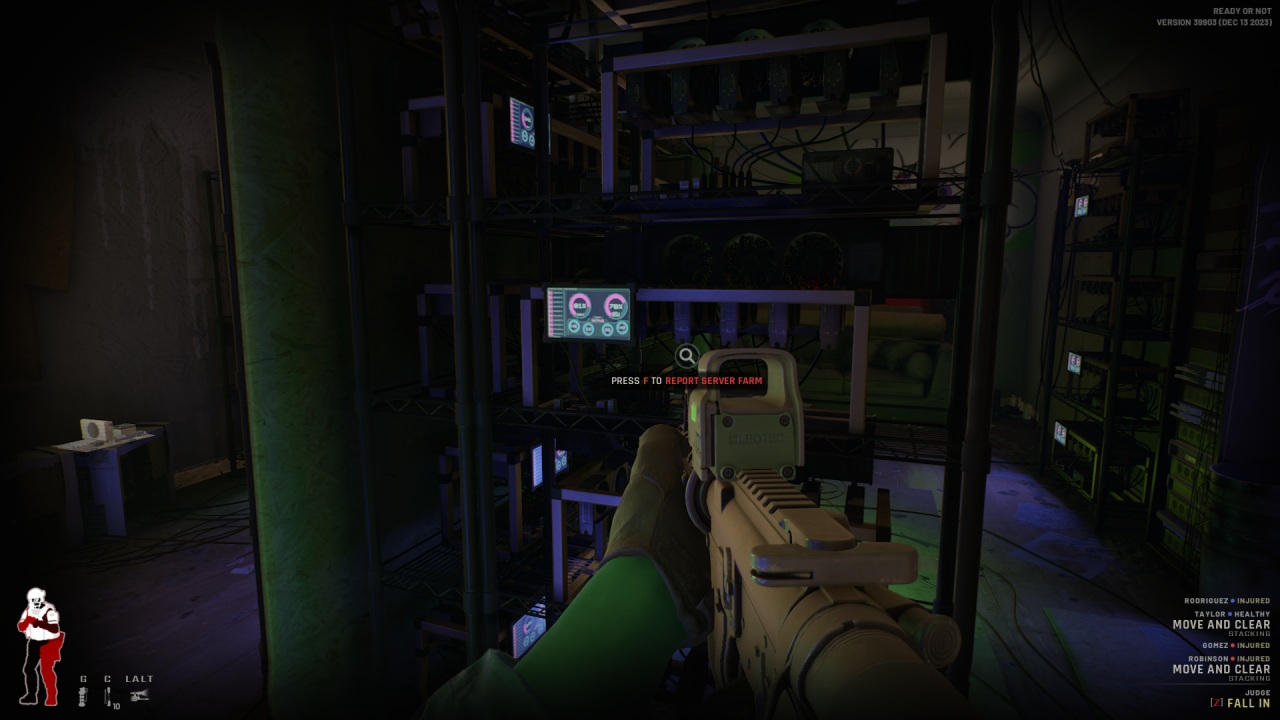Click the teal progress circle on the screen

click(x=573, y=328)
